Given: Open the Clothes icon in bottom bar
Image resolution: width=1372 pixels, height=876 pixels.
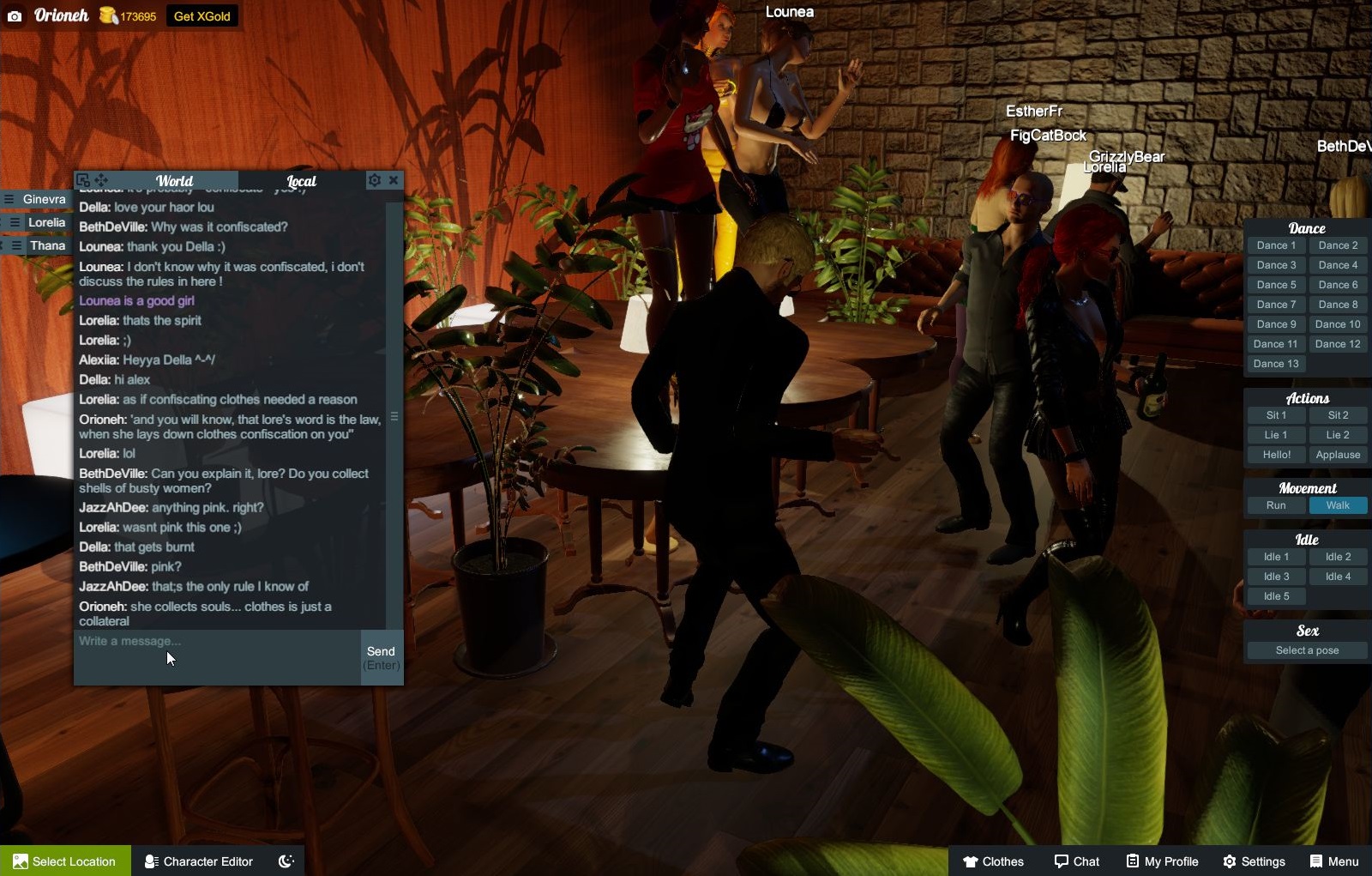Looking at the screenshot, I should [x=972, y=861].
